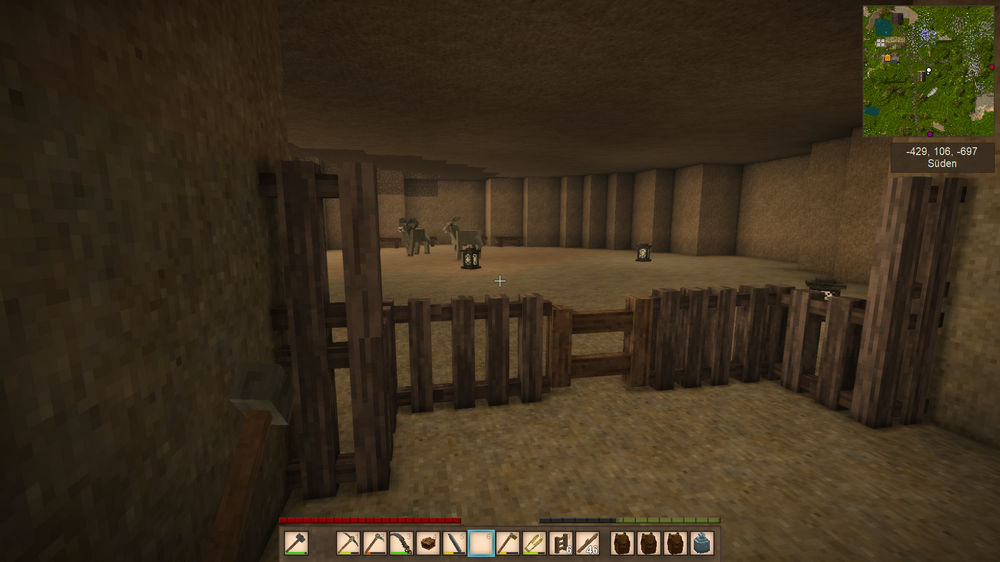Pick the dark metal blade slot
1000x562 pixels.
point(455,543)
